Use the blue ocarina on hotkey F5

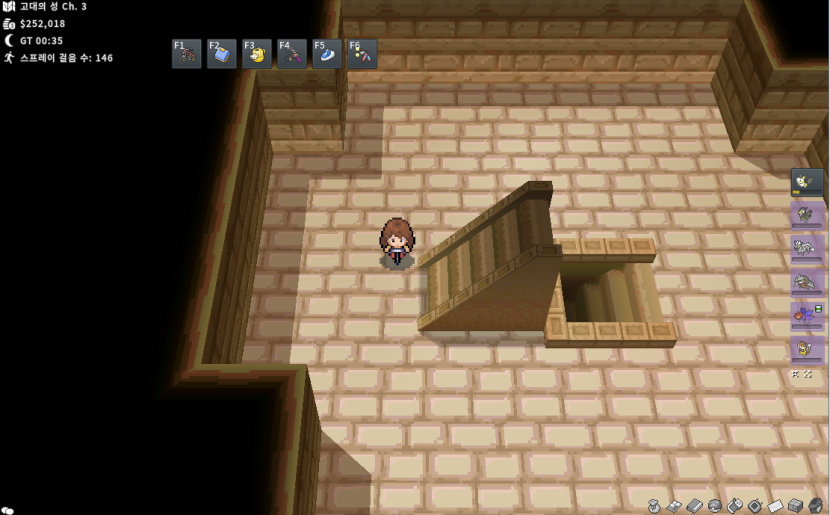click(x=327, y=54)
